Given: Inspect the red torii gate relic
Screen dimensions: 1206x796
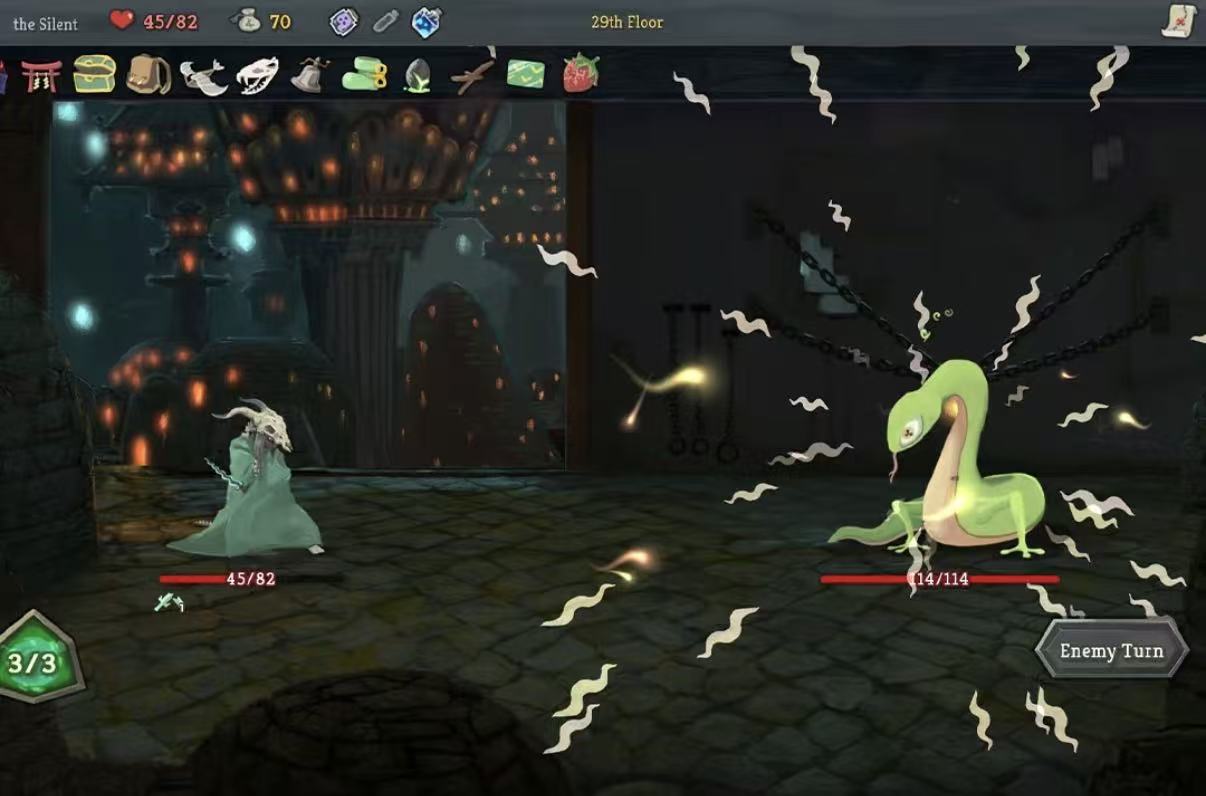Looking at the screenshot, I should 41,75.
